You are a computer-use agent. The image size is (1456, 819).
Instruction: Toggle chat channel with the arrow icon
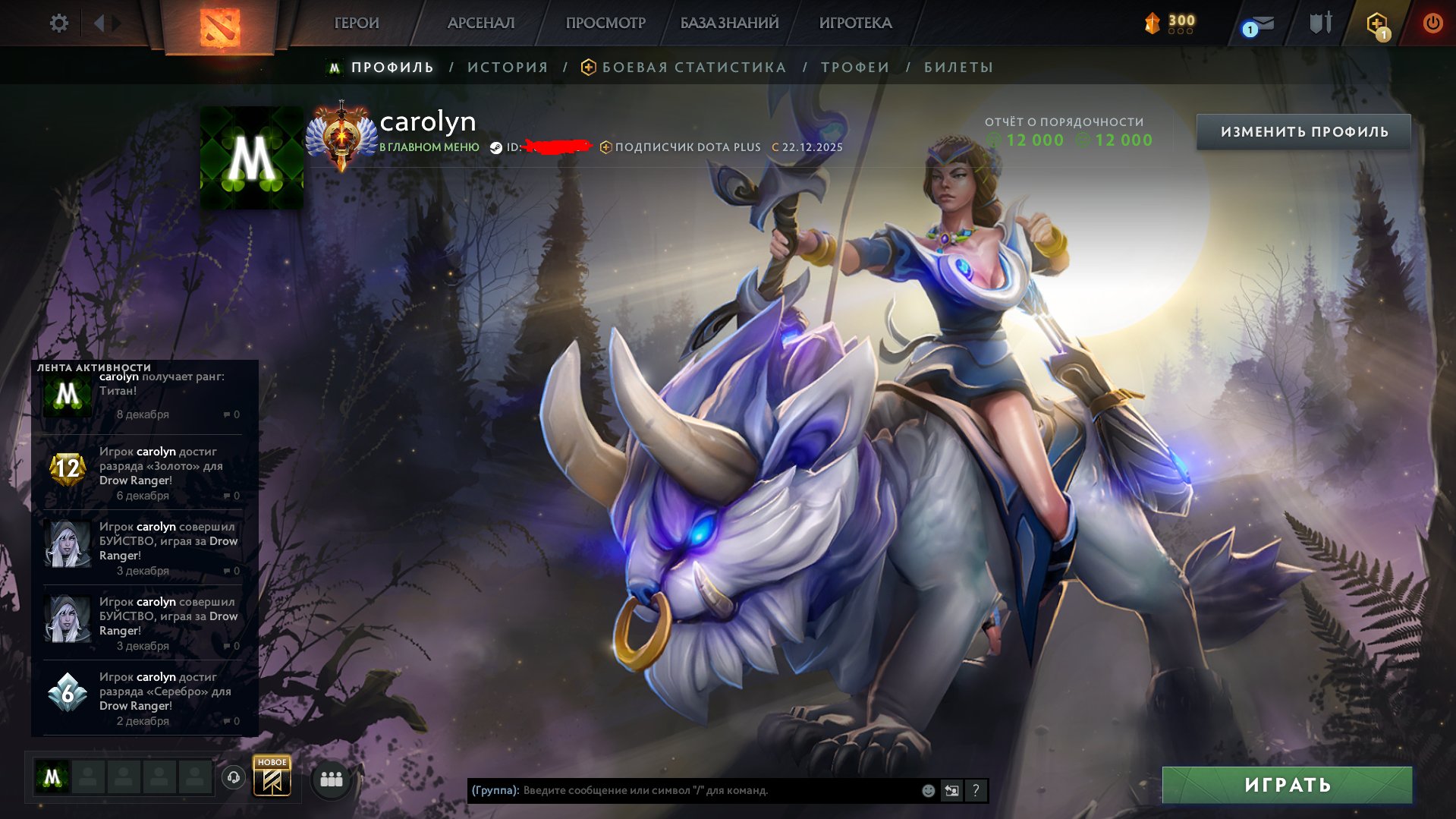click(951, 790)
